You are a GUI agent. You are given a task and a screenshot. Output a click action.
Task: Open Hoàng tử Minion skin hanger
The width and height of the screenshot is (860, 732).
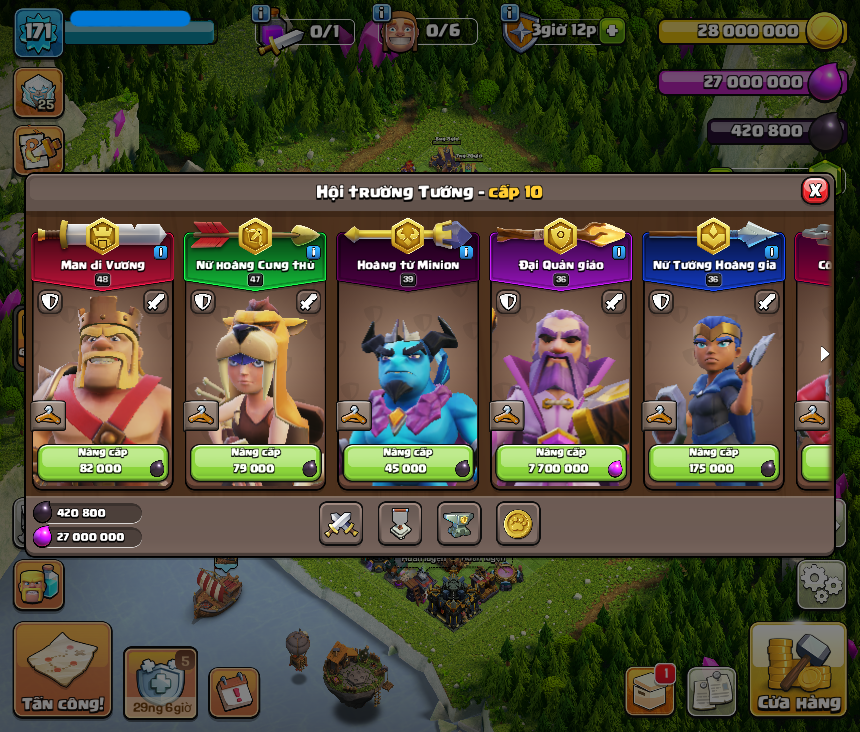[x=354, y=415]
